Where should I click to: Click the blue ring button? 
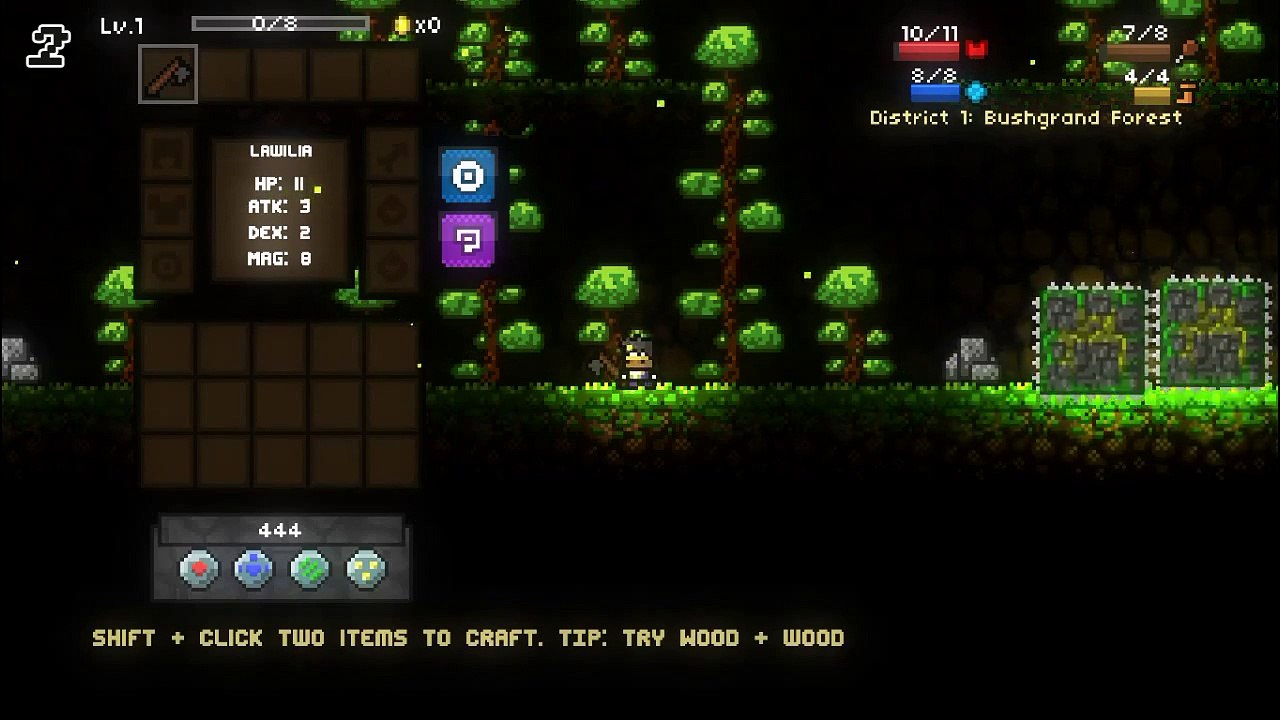click(x=467, y=177)
